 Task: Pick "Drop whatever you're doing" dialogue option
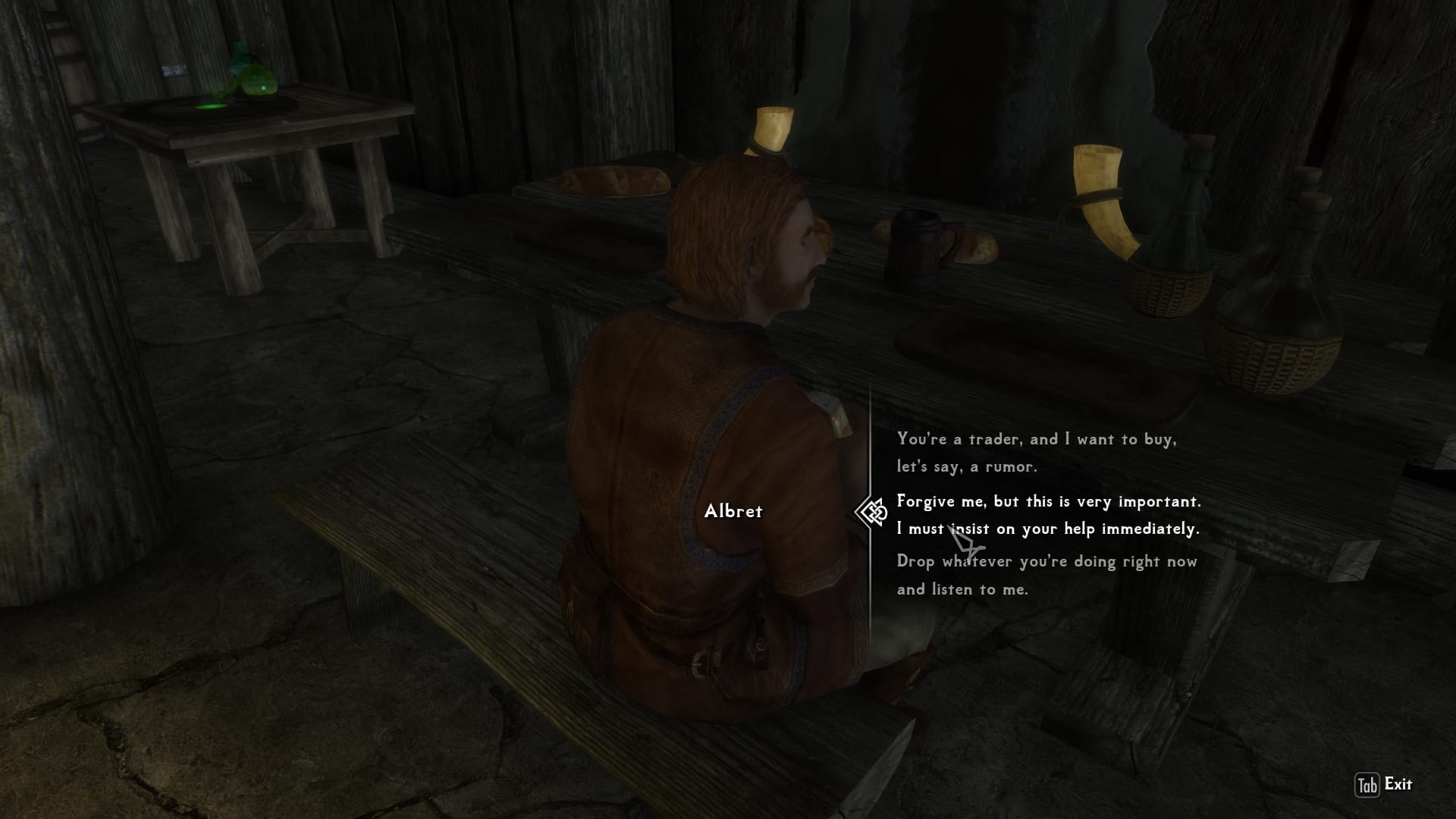tap(1046, 575)
